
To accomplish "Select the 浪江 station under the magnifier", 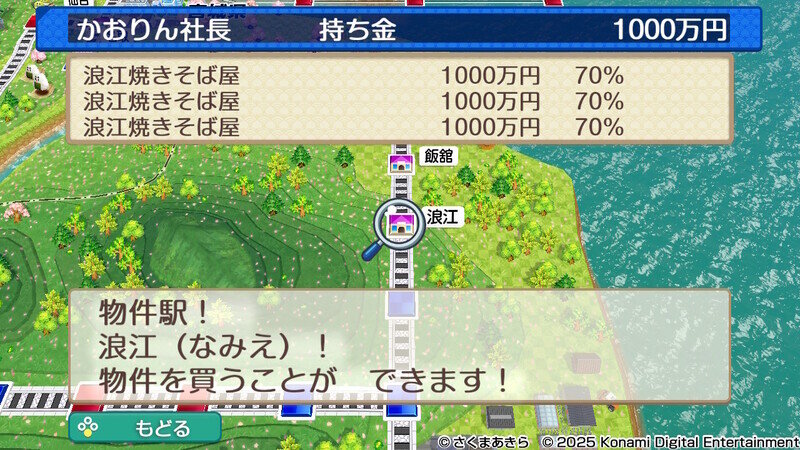I will (400, 222).
